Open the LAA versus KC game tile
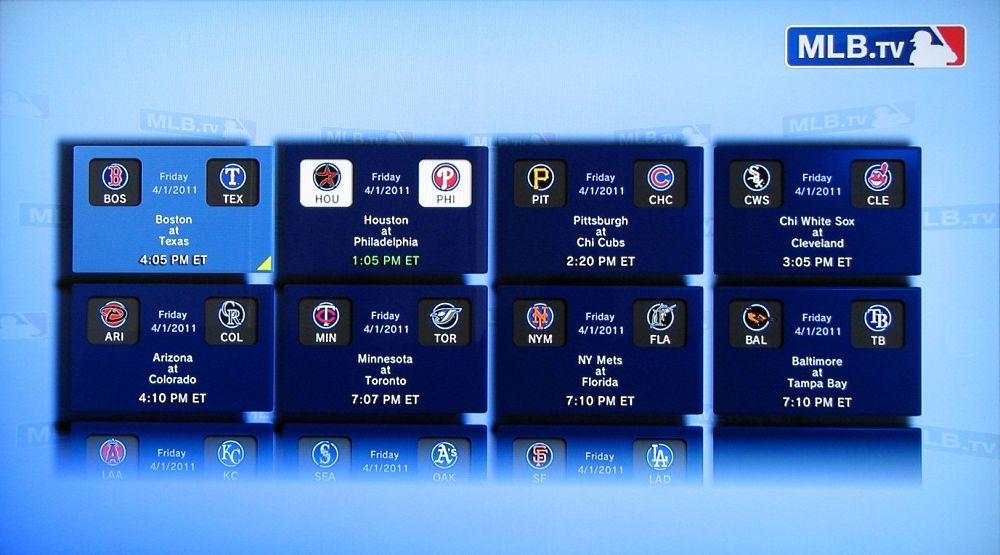 click(x=173, y=456)
